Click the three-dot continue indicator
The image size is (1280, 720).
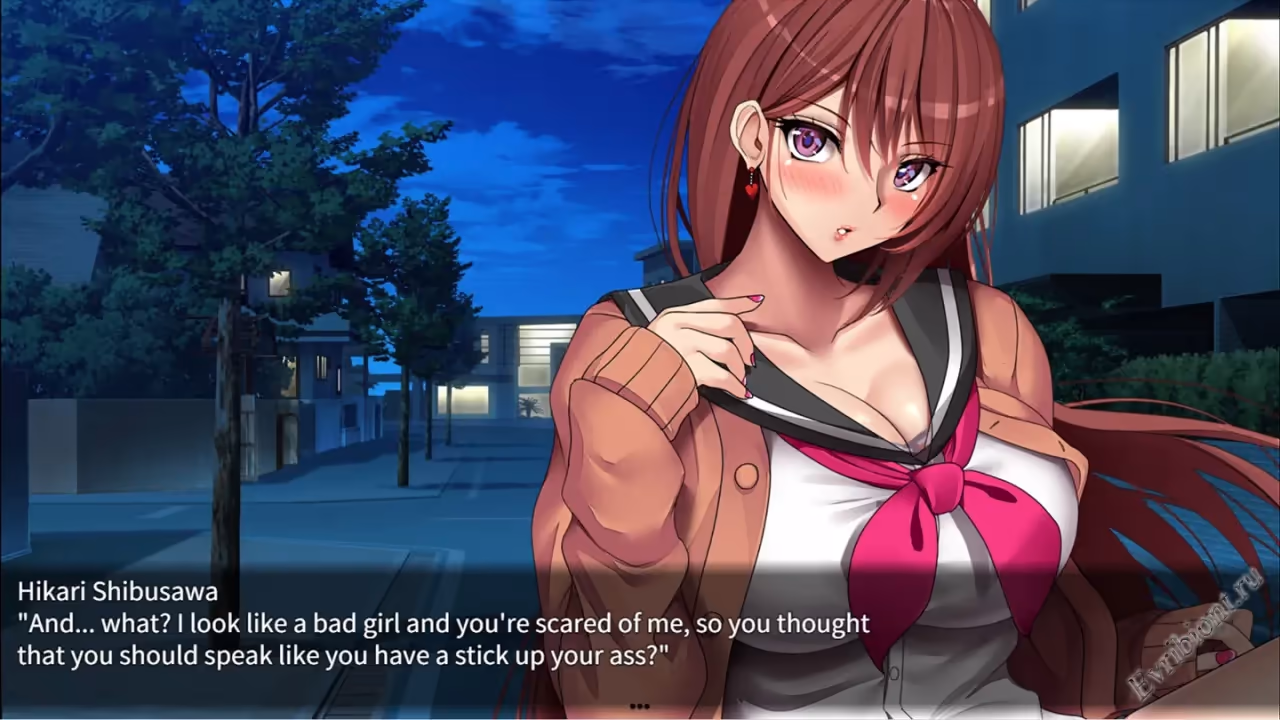coord(640,706)
